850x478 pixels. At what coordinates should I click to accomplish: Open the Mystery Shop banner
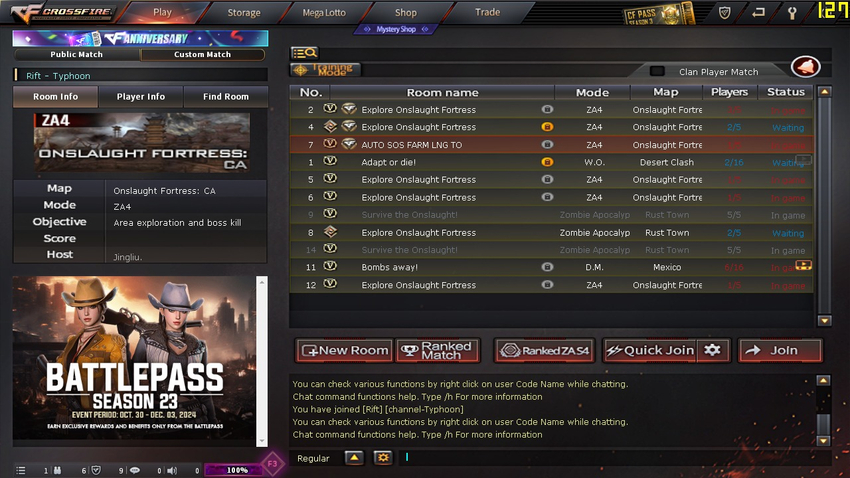point(396,30)
